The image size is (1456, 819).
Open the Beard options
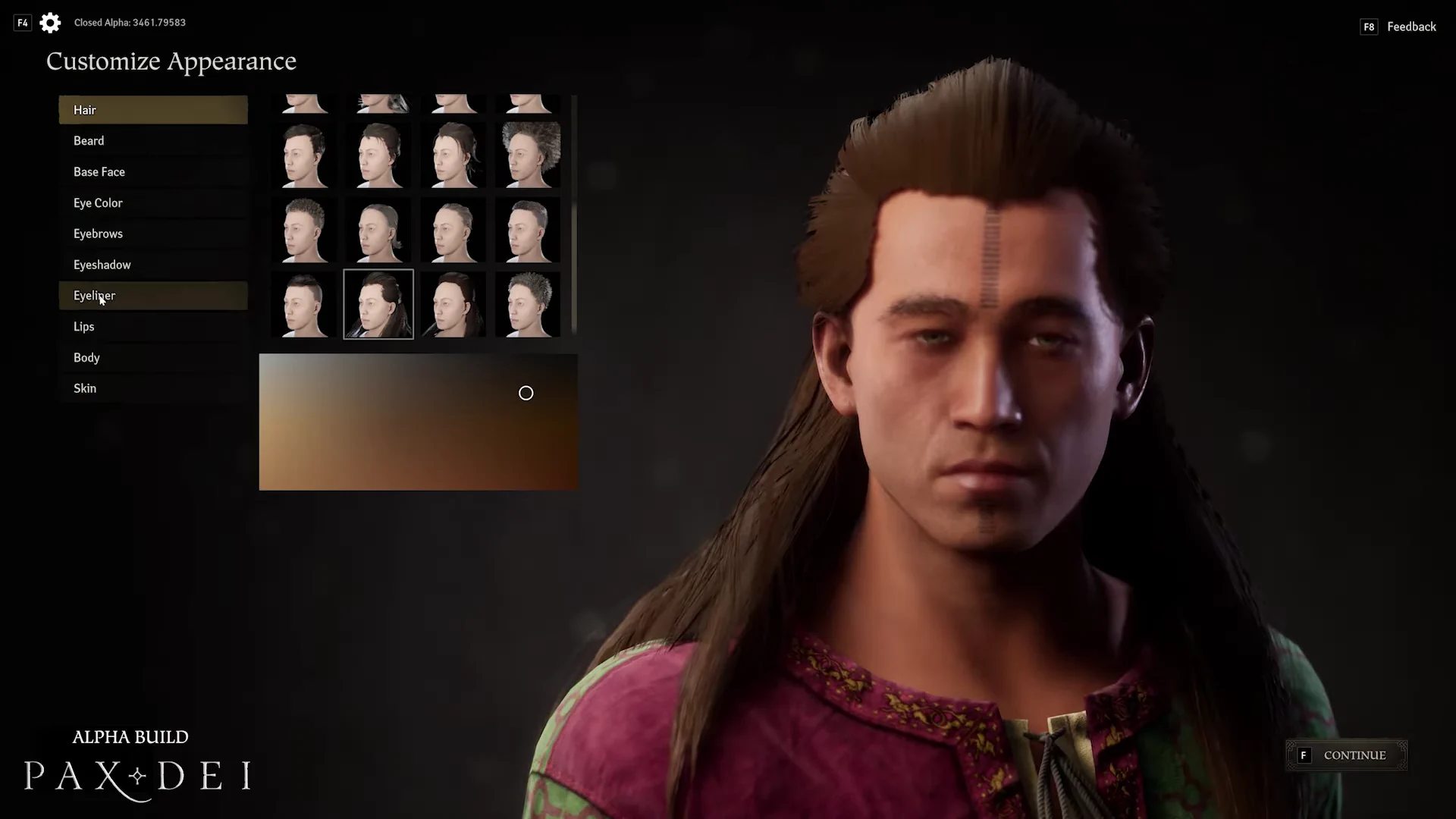[152, 141]
